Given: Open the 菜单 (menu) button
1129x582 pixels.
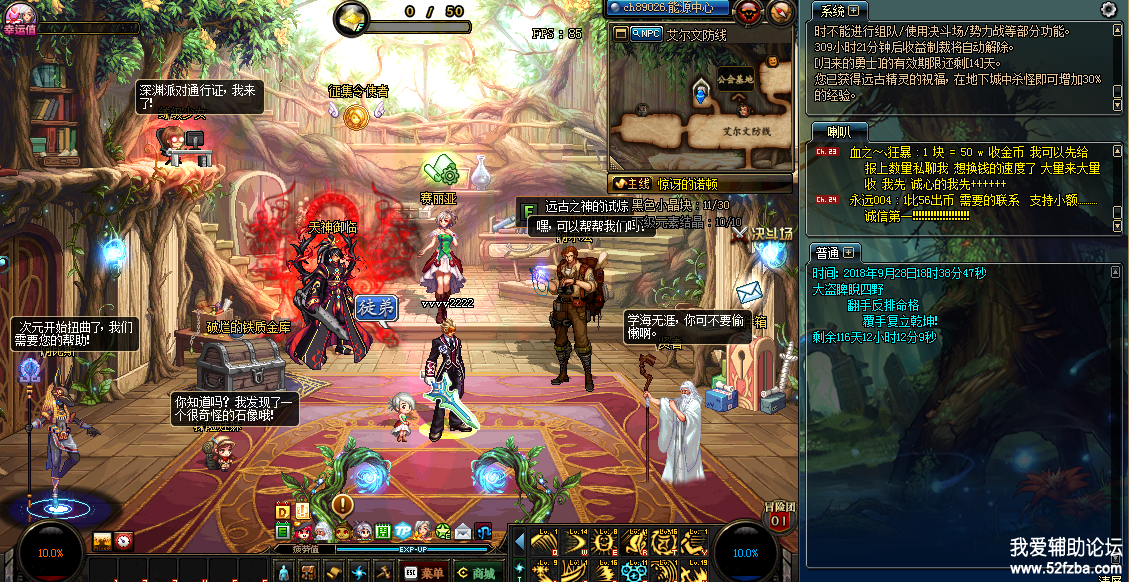Looking at the screenshot, I should point(424,572).
